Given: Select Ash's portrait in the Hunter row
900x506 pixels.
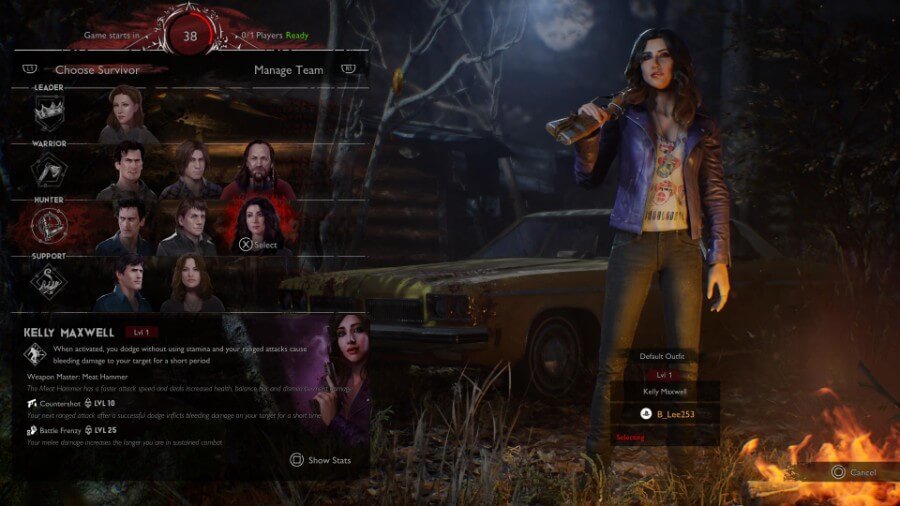Looking at the screenshot, I should 127,225.
